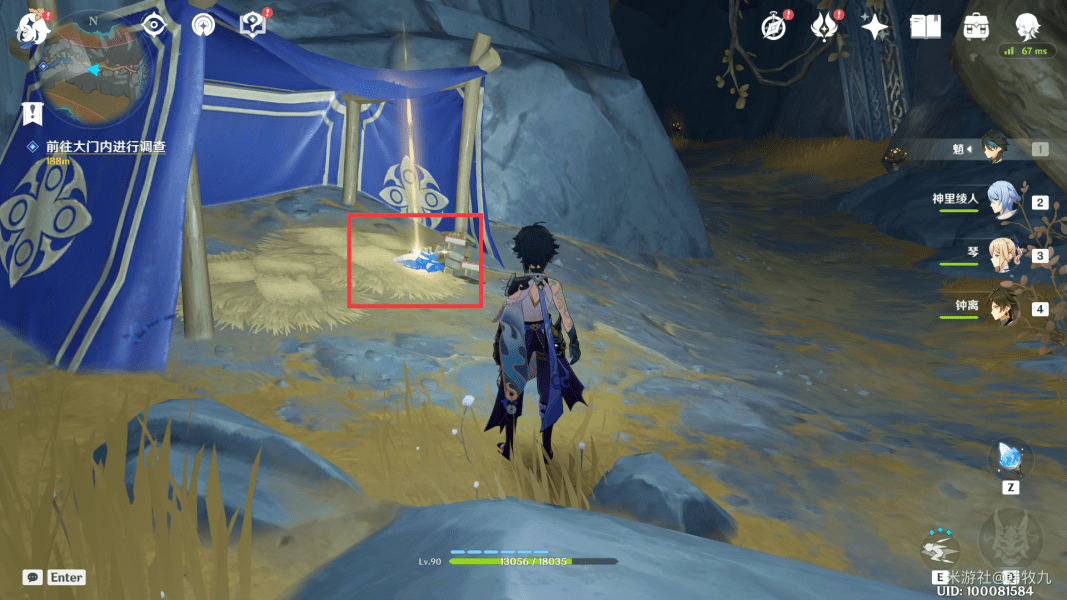This screenshot has height=600, width=1067.
Task: Open the adventurer handbook book icon
Action: click(925, 27)
